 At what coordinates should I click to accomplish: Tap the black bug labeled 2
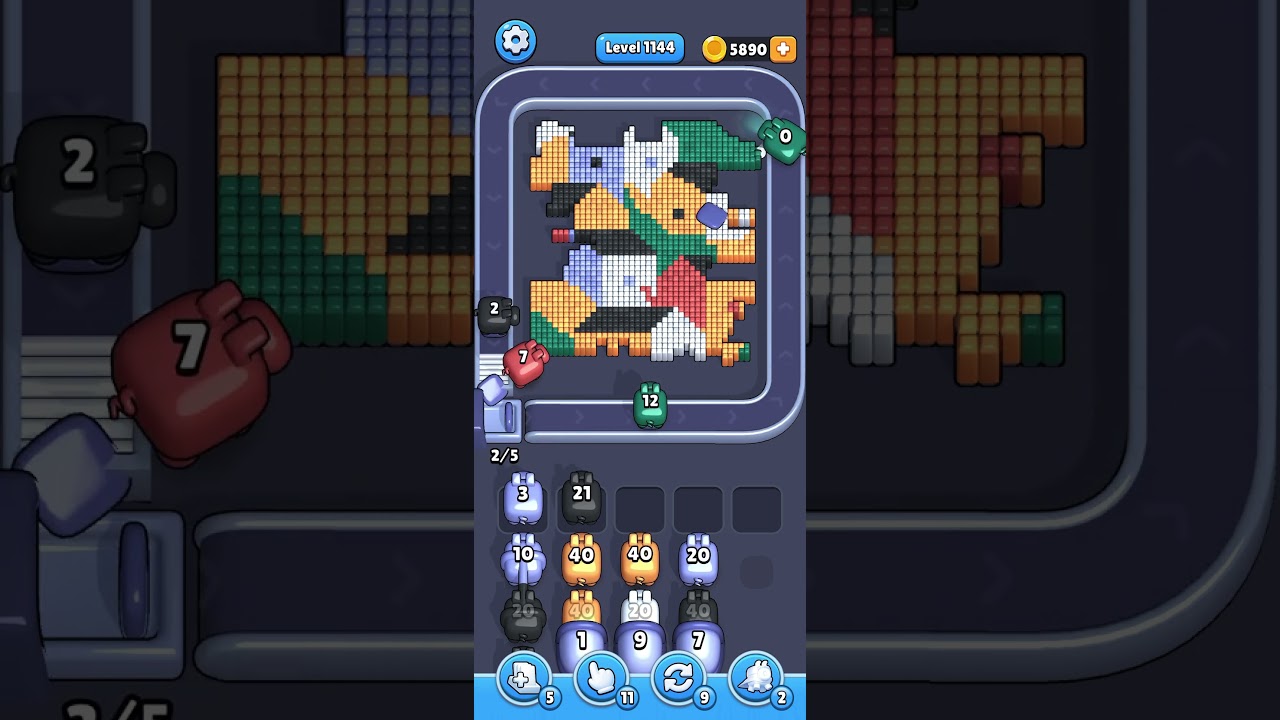(496, 311)
